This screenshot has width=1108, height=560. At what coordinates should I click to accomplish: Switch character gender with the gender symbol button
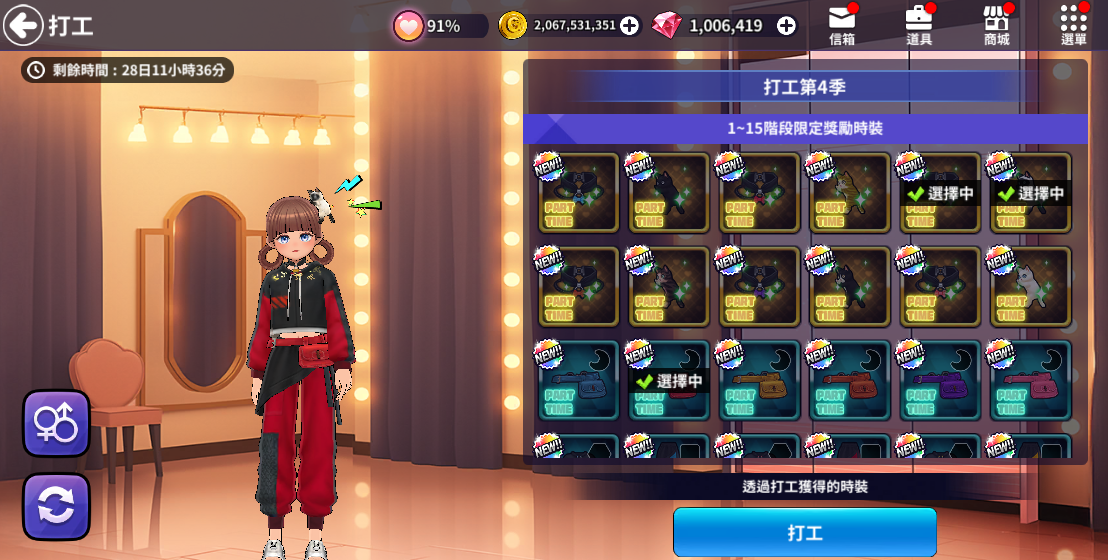click(x=57, y=423)
